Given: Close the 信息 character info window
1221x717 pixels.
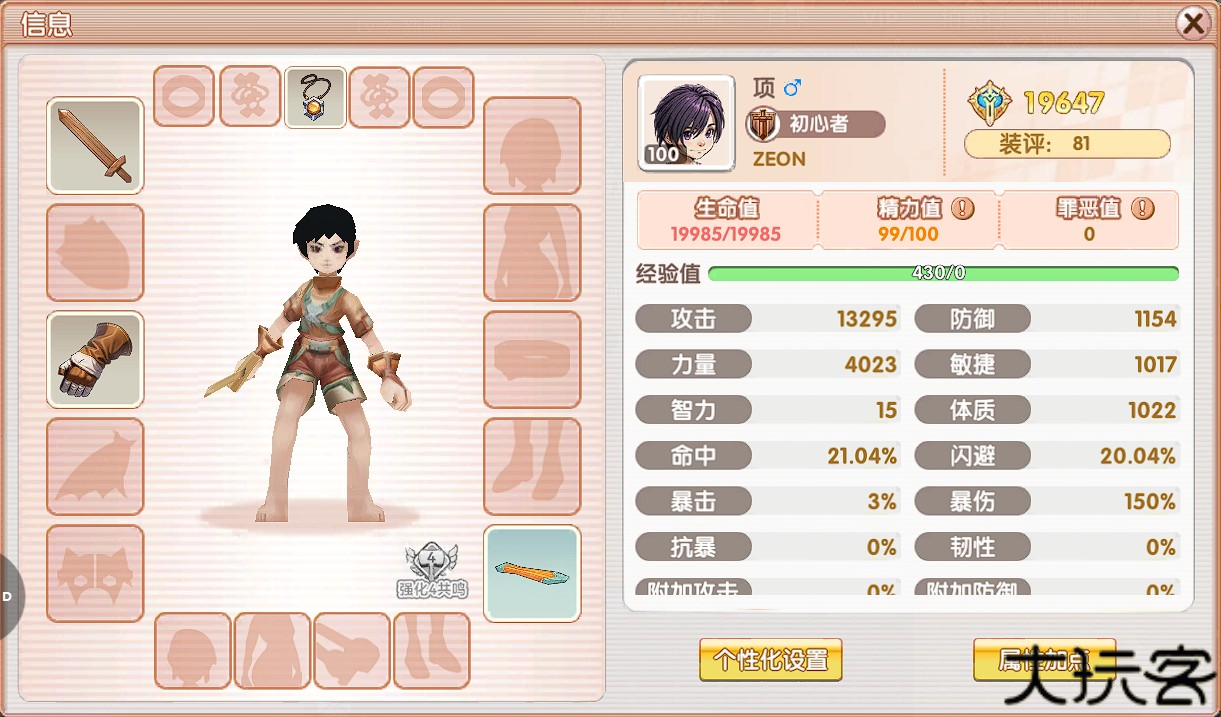Looking at the screenshot, I should tap(1192, 23).
